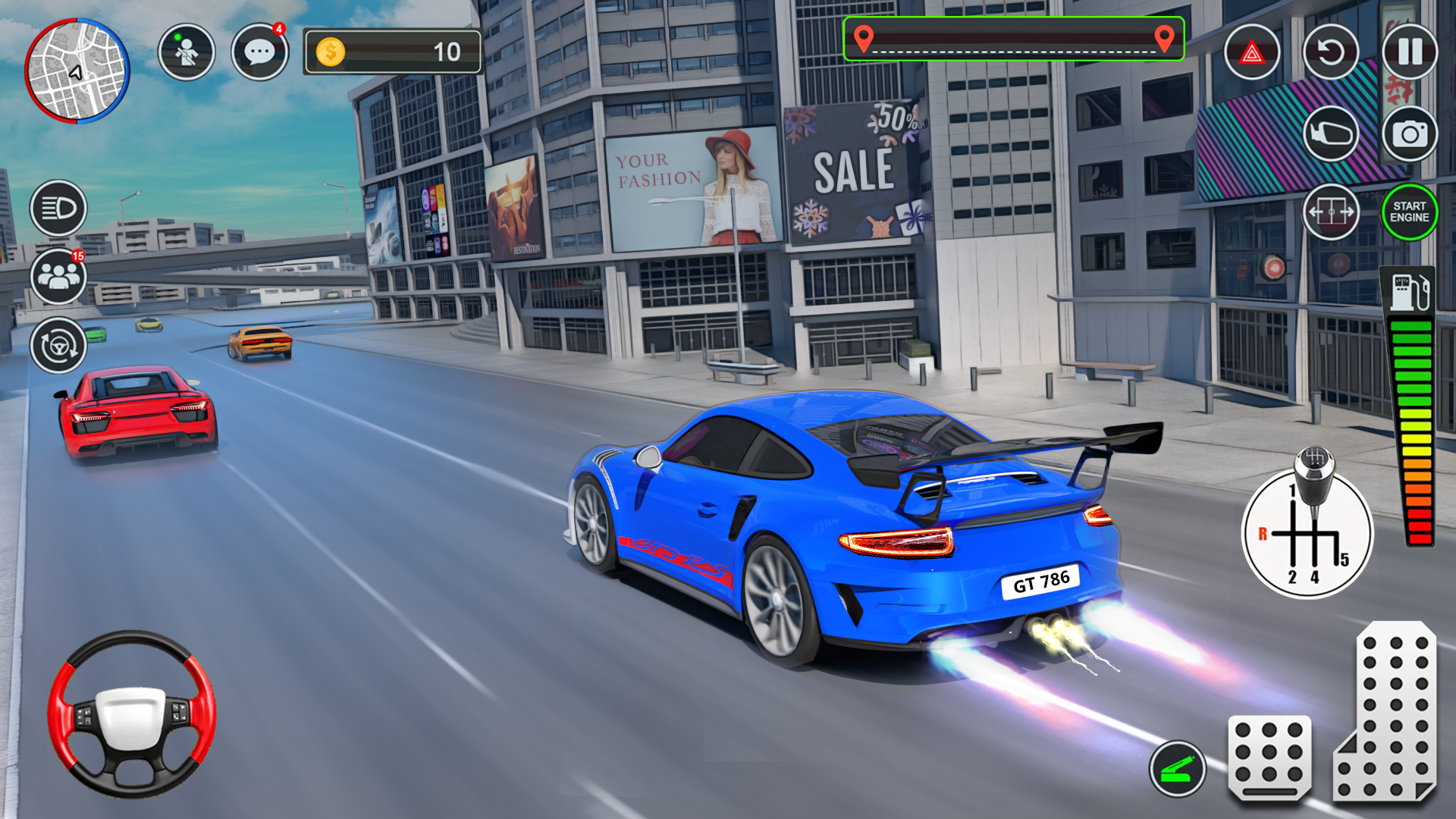Open the multiplayer group icon
Image resolution: width=1456 pixels, height=819 pixels.
(x=58, y=277)
